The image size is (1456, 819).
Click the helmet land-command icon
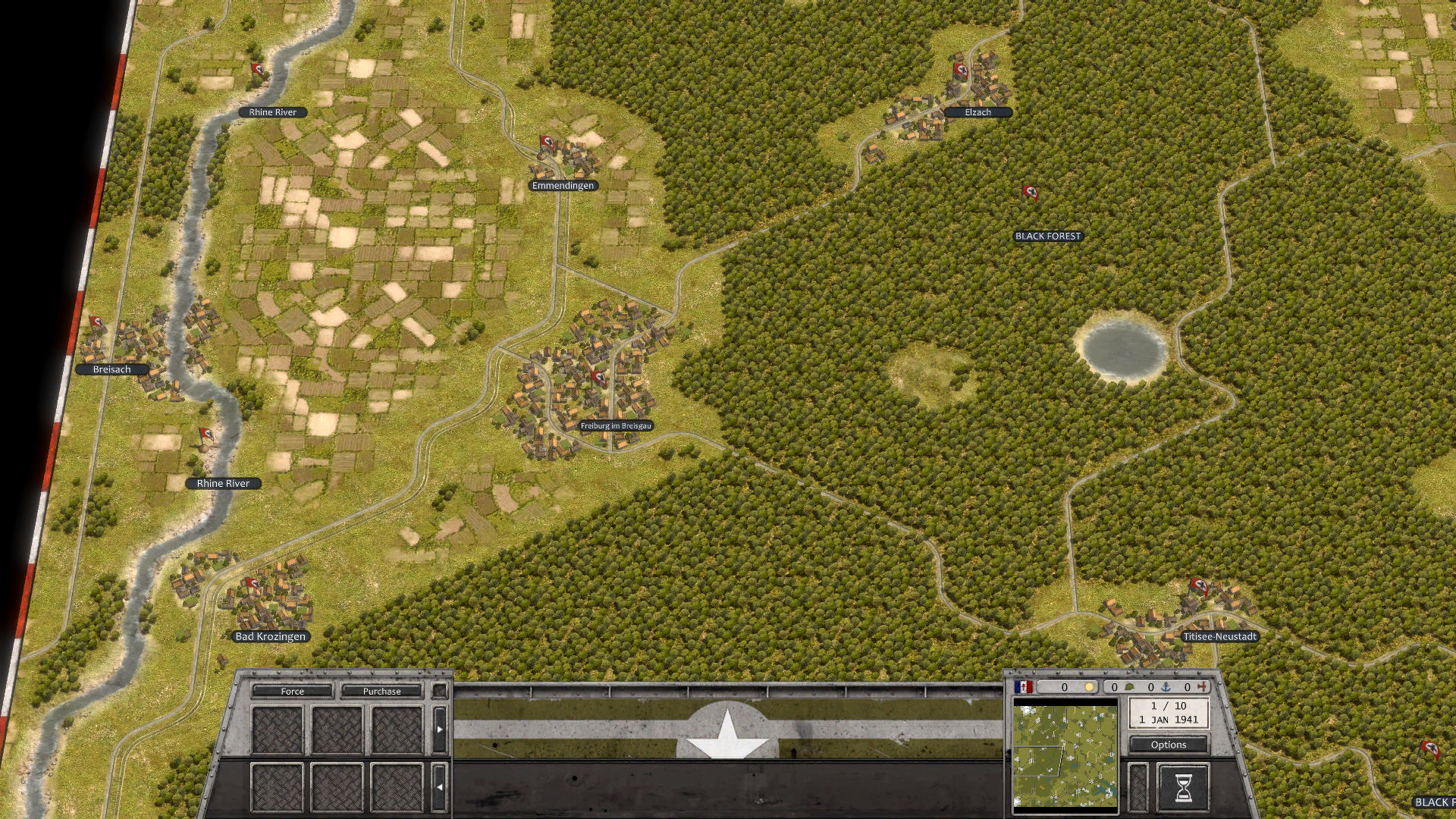[x=1130, y=687]
